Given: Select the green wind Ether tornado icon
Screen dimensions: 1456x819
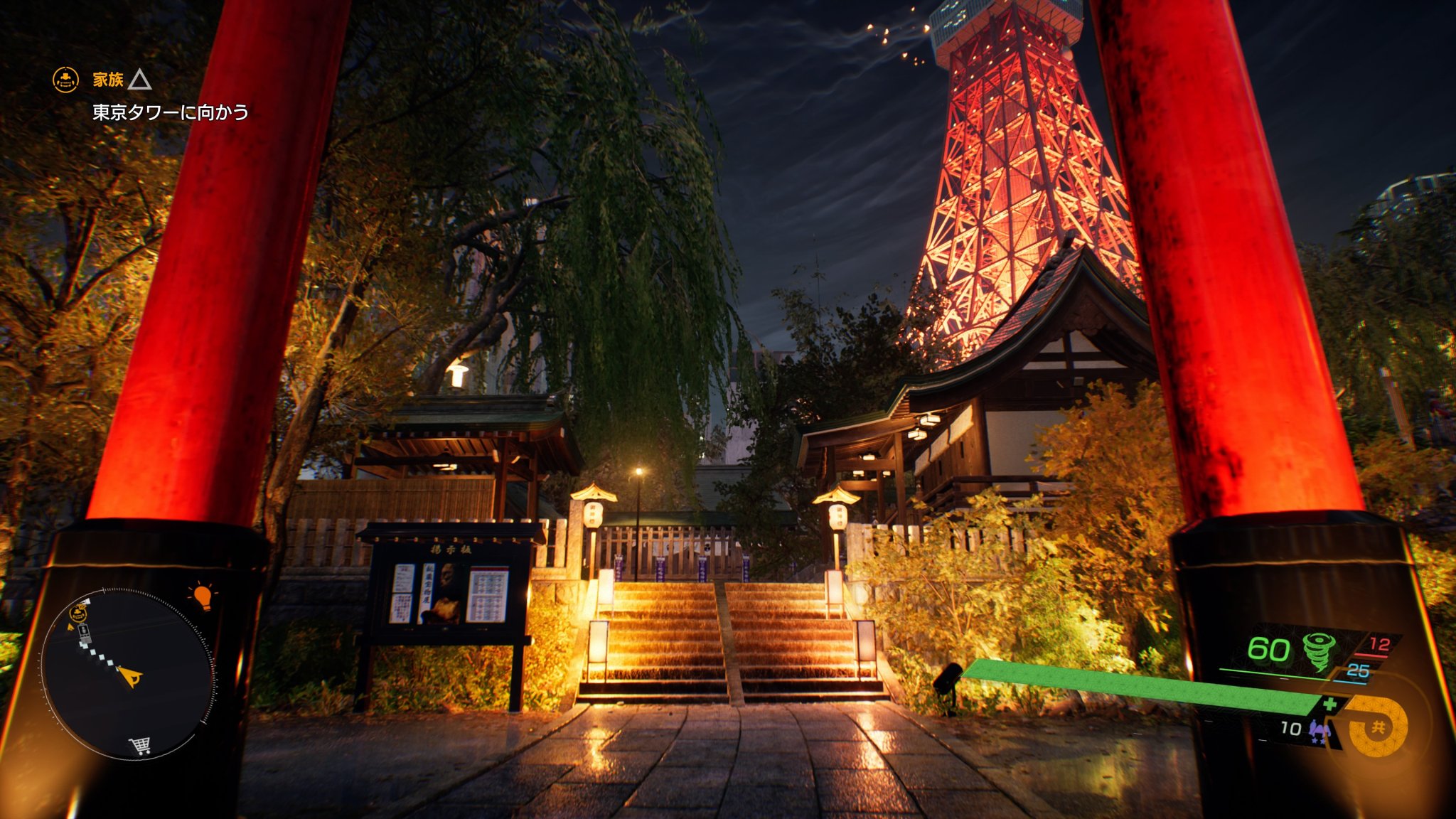Looking at the screenshot, I should coord(1318,652).
